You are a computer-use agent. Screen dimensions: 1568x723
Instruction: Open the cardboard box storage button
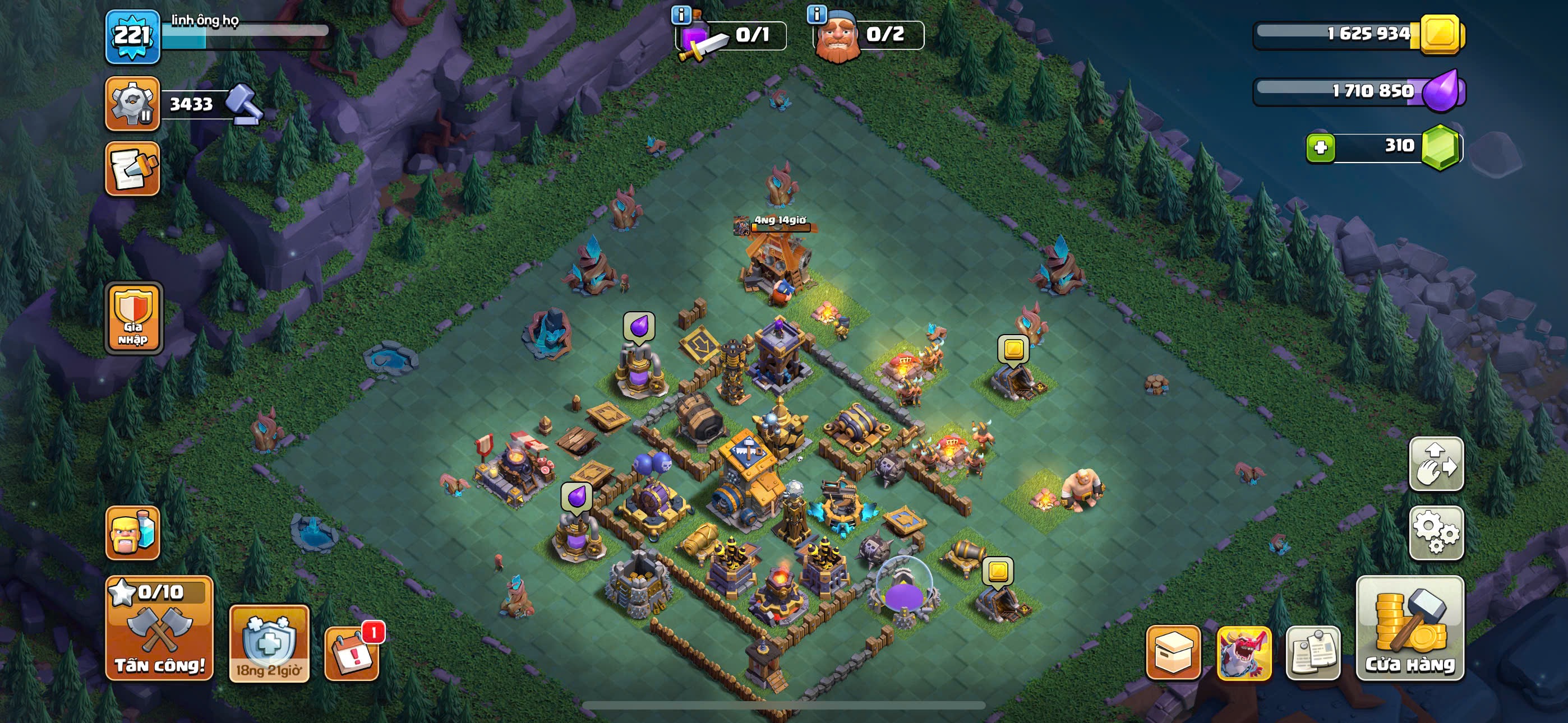pyautogui.click(x=1173, y=652)
